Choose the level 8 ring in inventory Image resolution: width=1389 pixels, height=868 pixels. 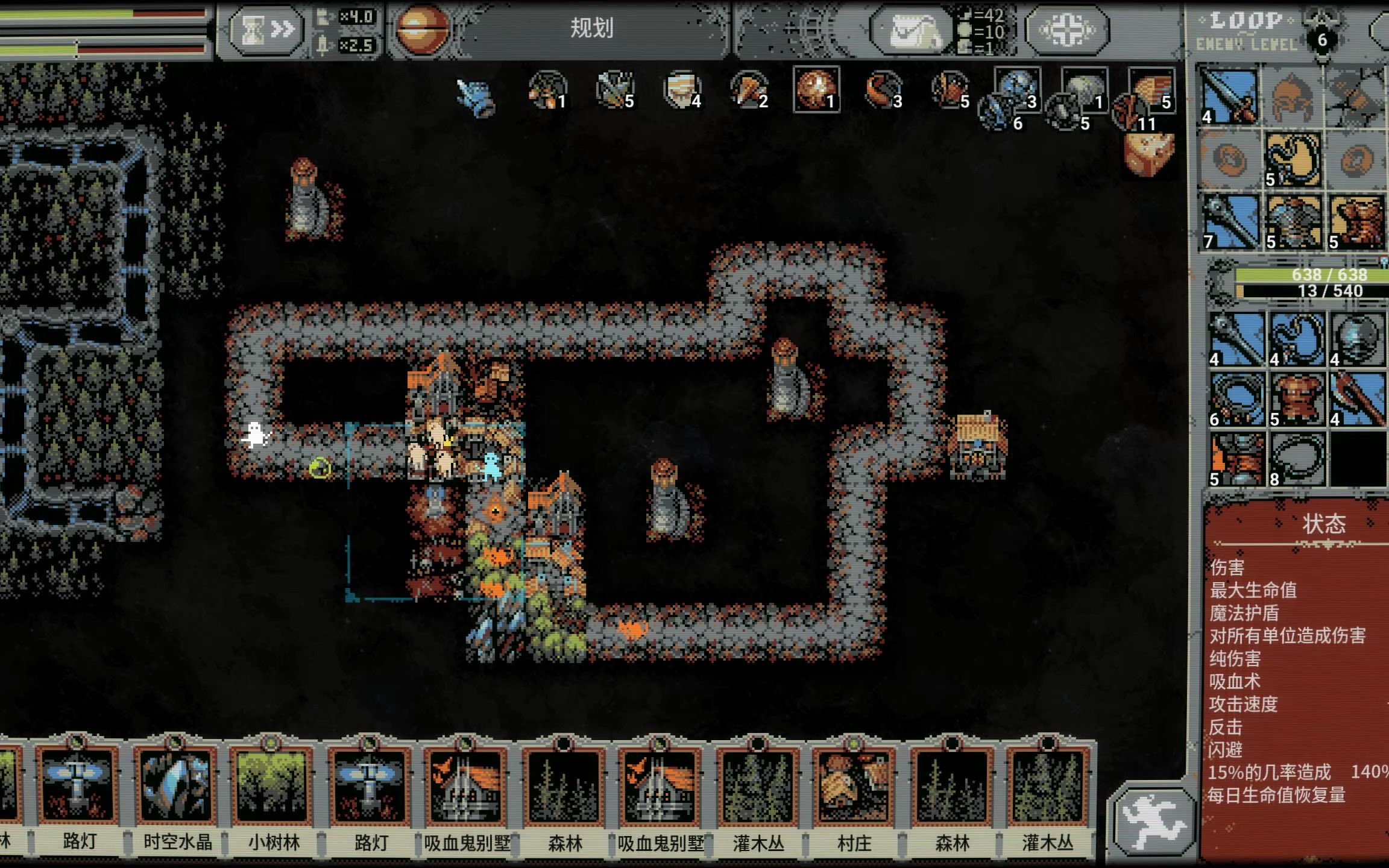pyautogui.click(x=1297, y=459)
